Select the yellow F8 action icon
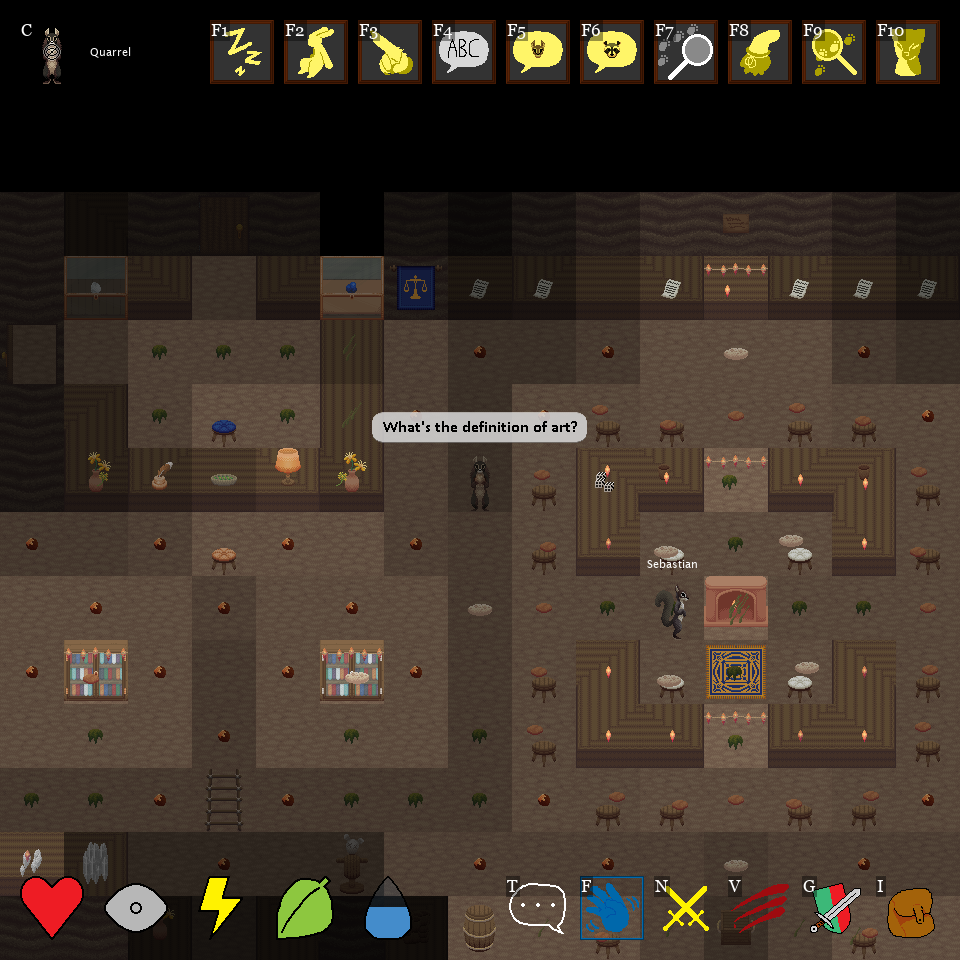 [x=759, y=52]
